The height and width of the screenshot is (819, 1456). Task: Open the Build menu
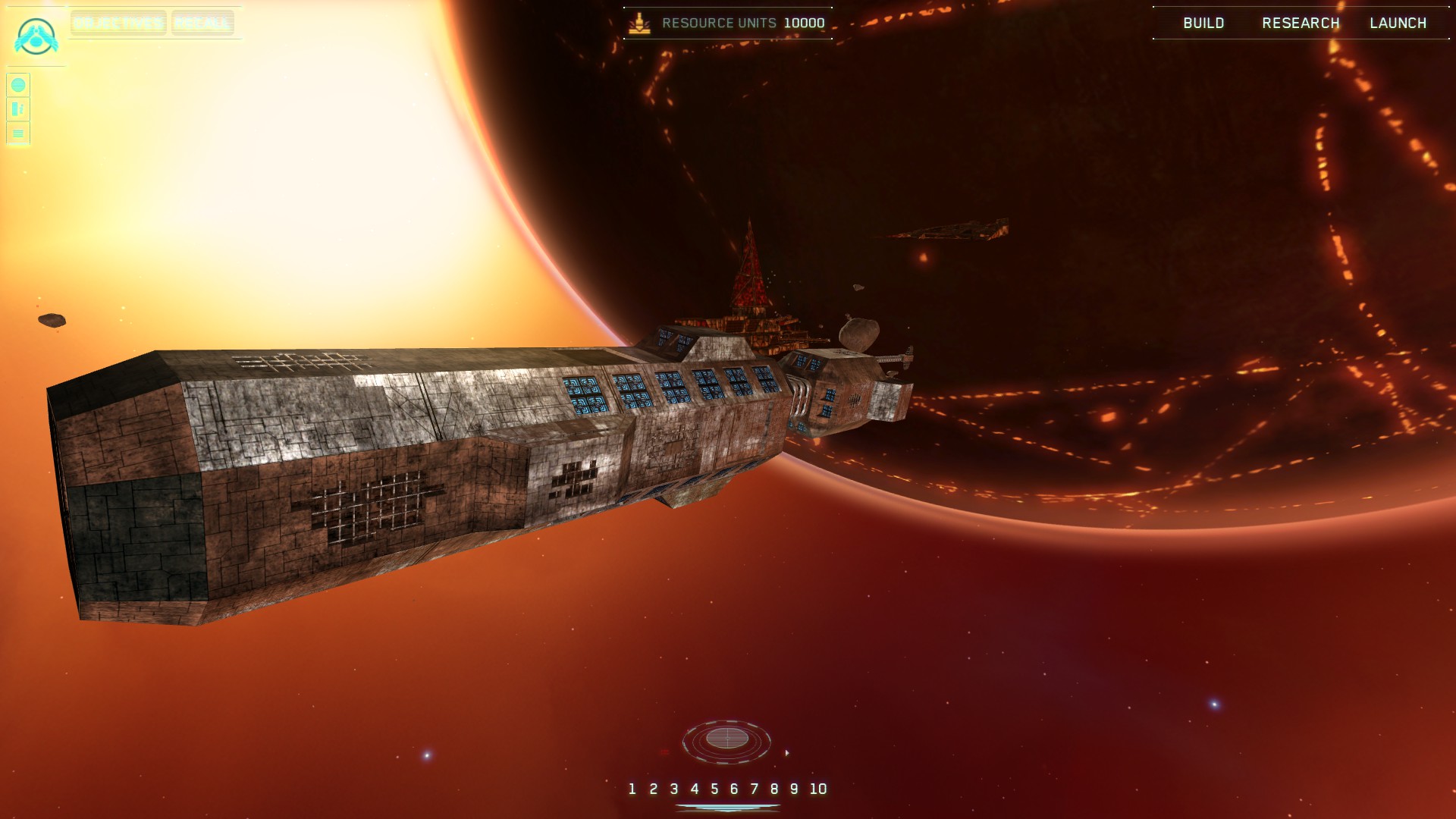1203,23
